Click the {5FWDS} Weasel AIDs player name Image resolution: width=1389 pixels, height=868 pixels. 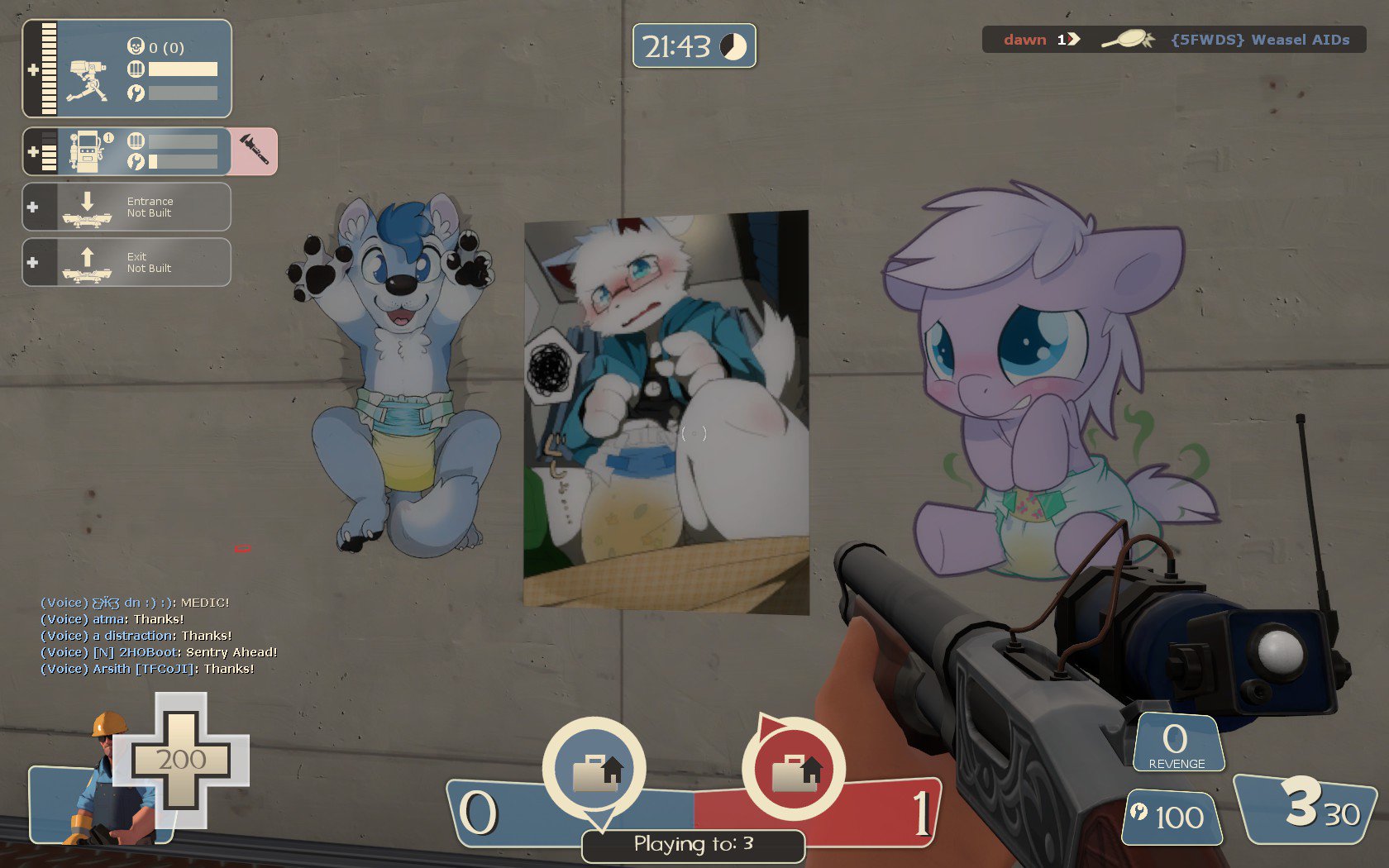[x=1260, y=39]
